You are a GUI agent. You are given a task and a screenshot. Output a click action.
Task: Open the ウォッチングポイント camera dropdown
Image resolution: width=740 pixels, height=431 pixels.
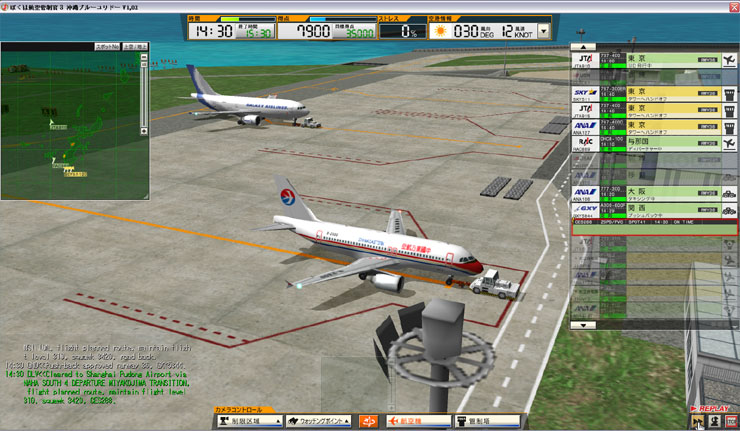click(x=318, y=422)
